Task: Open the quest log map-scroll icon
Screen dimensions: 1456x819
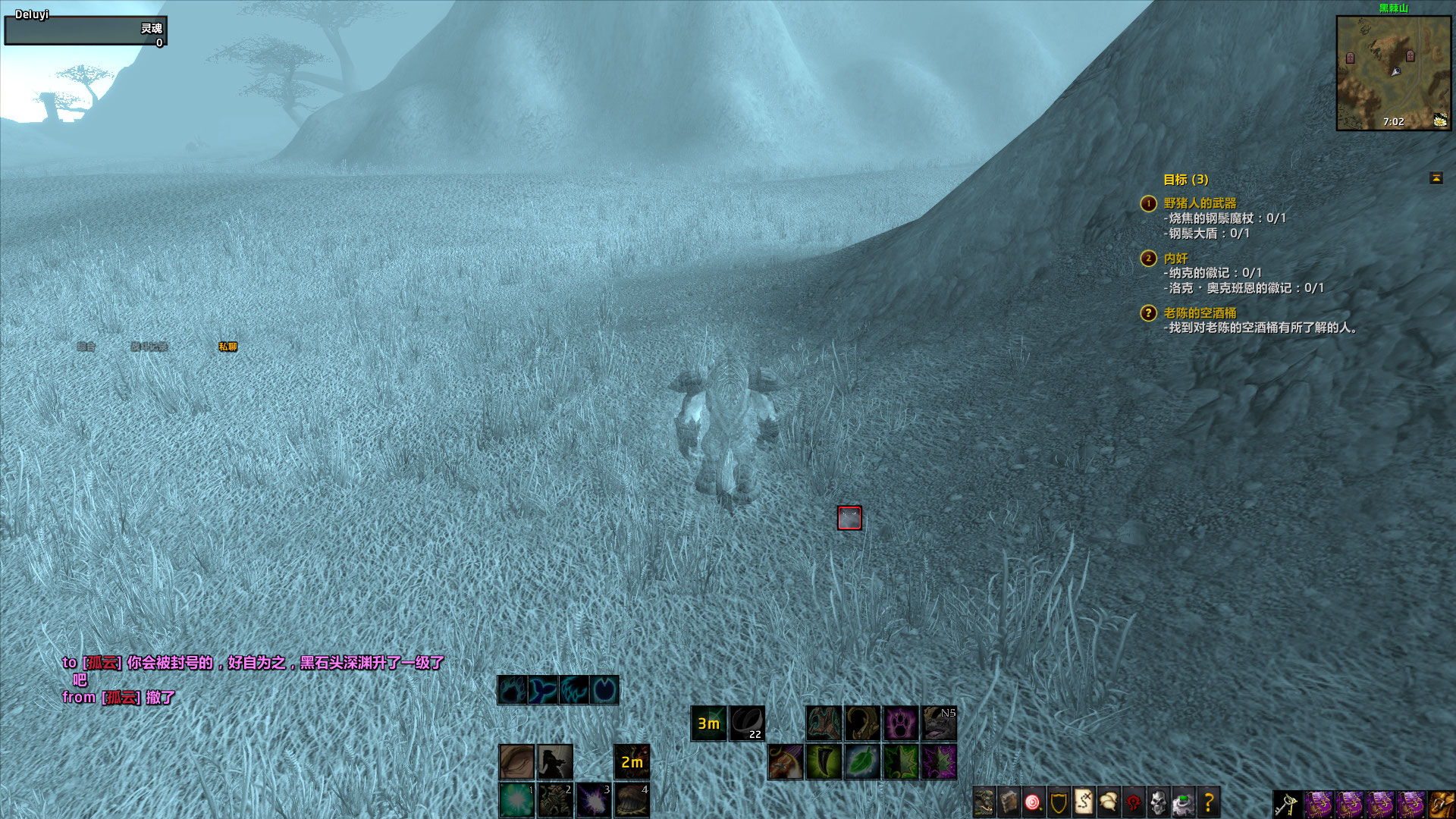Action: [1083, 798]
